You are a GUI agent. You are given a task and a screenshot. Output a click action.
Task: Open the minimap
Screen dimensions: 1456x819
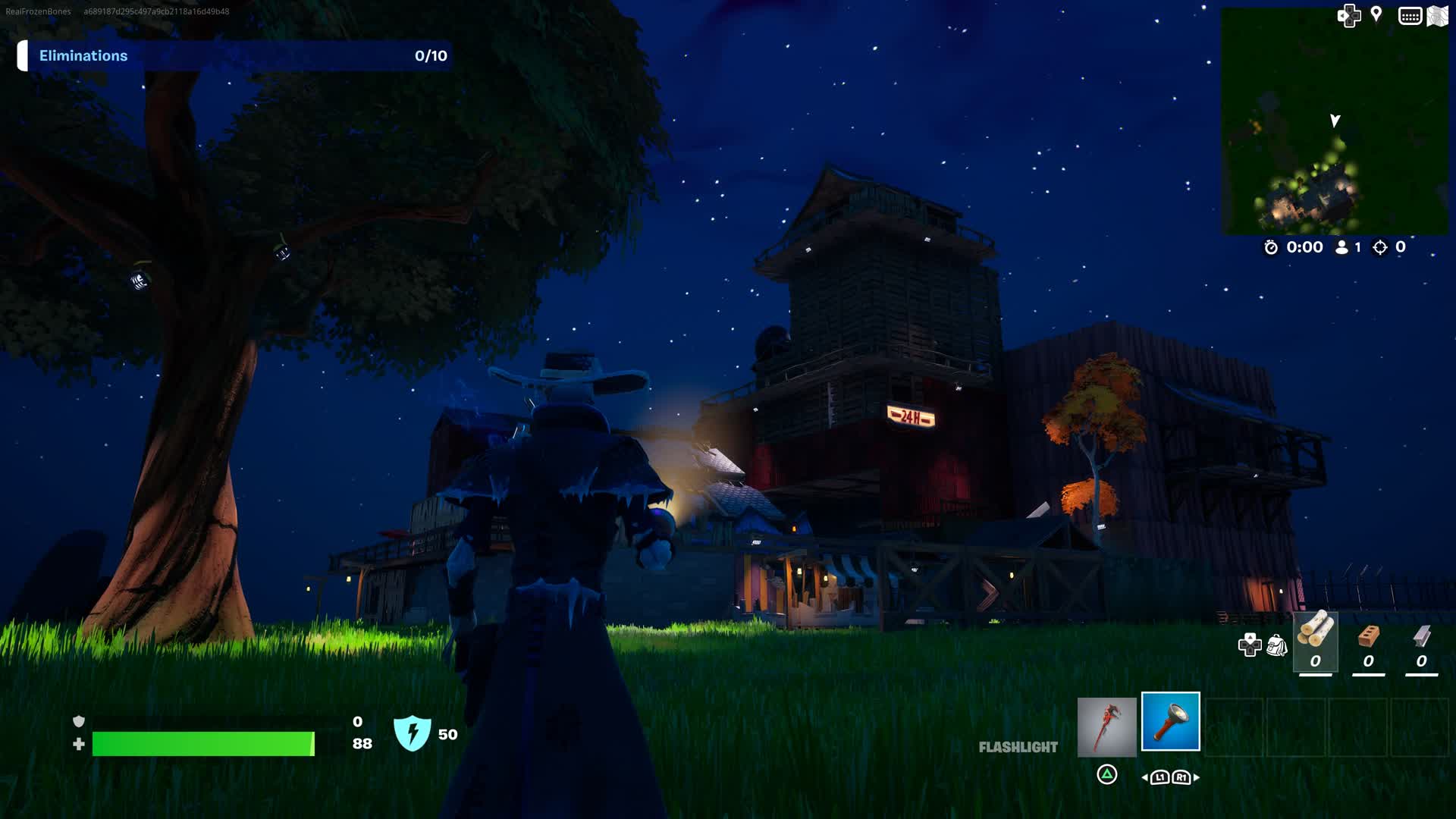click(x=1334, y=121)
